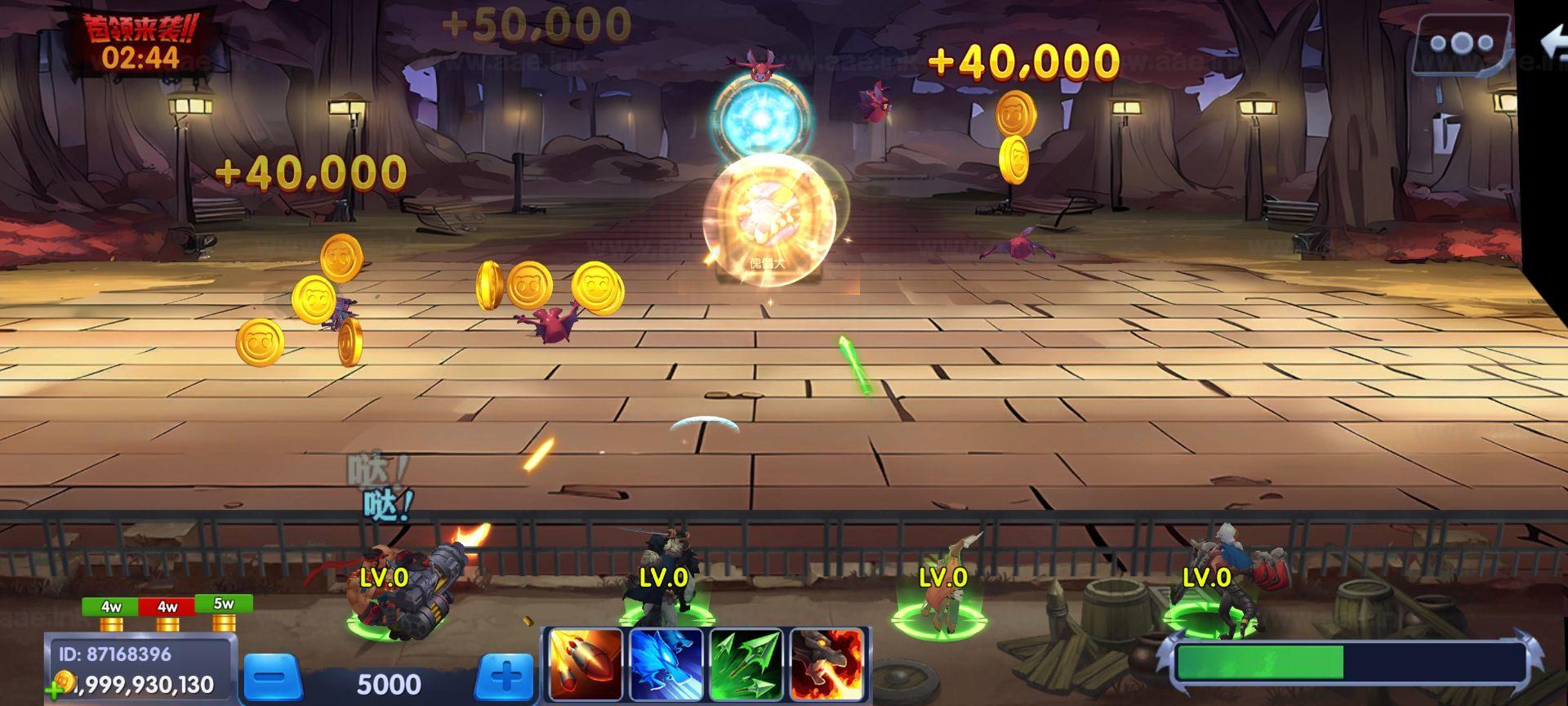
Task: Open the three-dots options menu
Action: click(1461, 43)
